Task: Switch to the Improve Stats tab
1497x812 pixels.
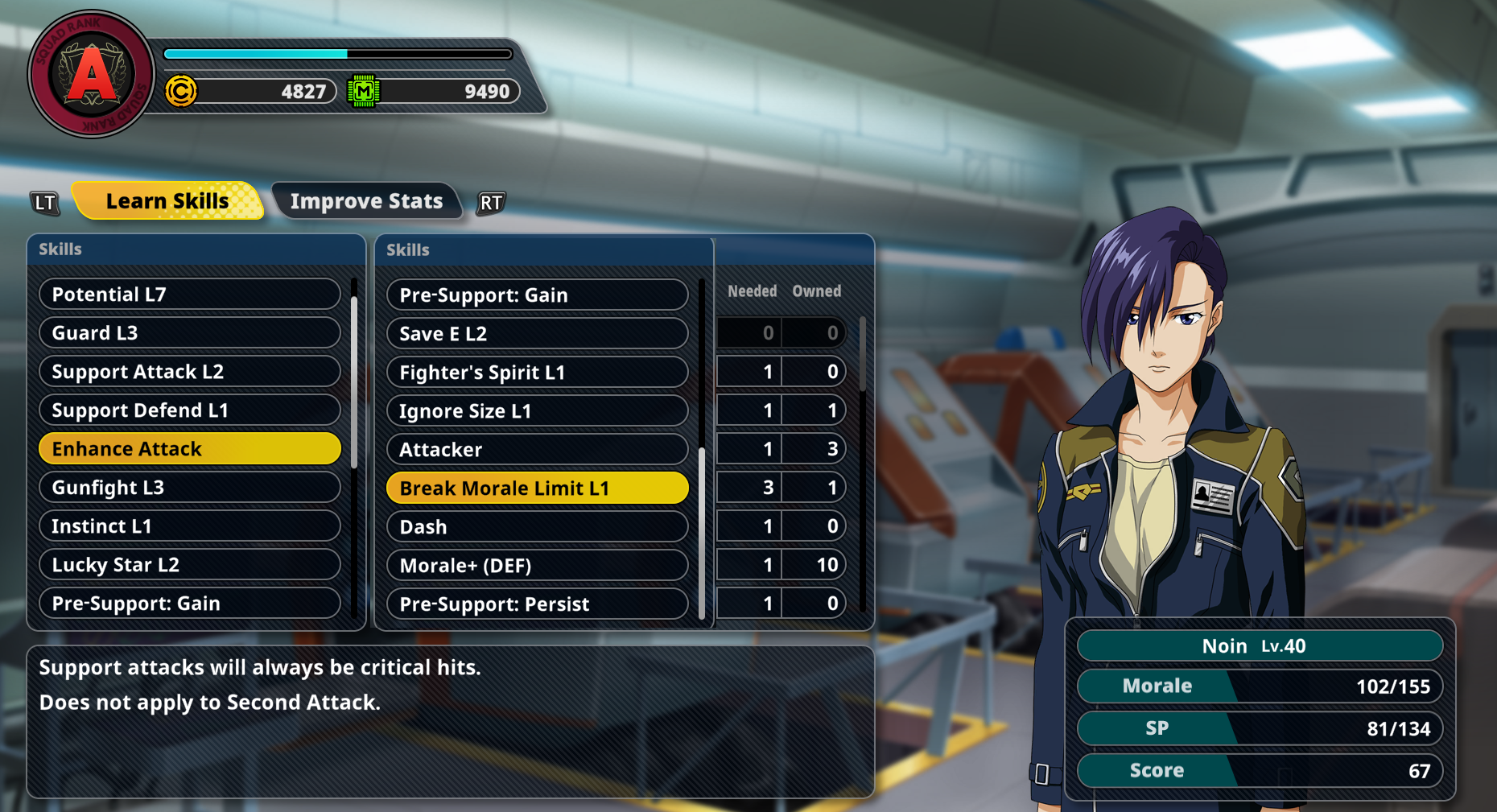Action: click(366, 201)
